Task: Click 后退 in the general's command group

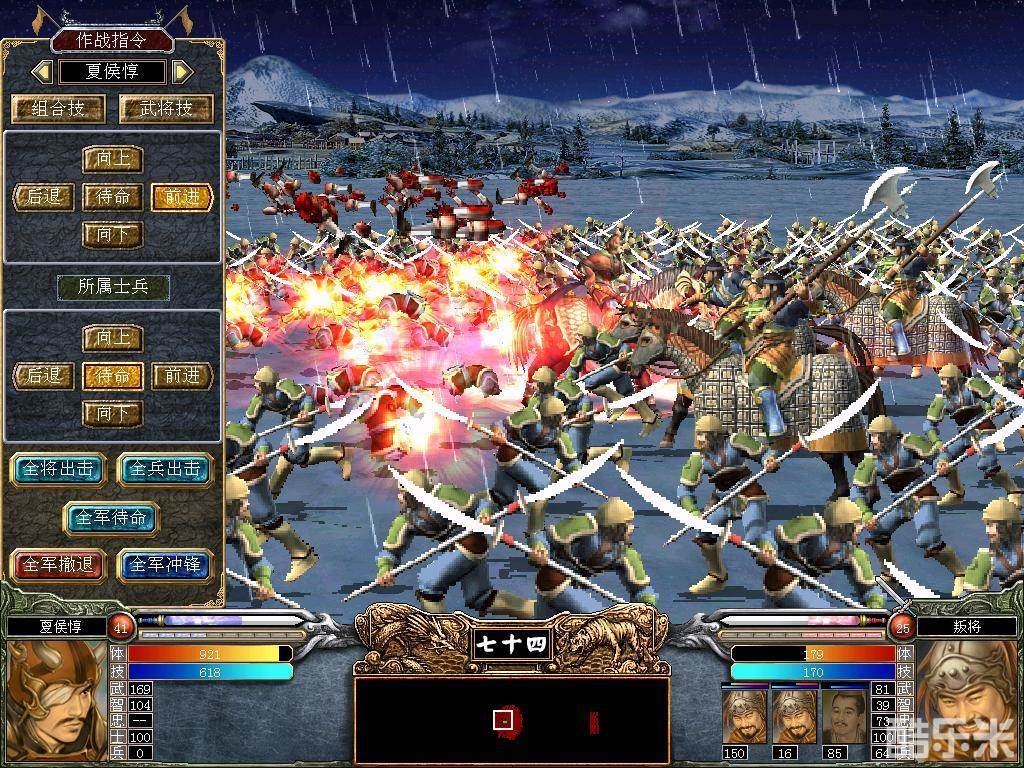Action: coord(44,197)
